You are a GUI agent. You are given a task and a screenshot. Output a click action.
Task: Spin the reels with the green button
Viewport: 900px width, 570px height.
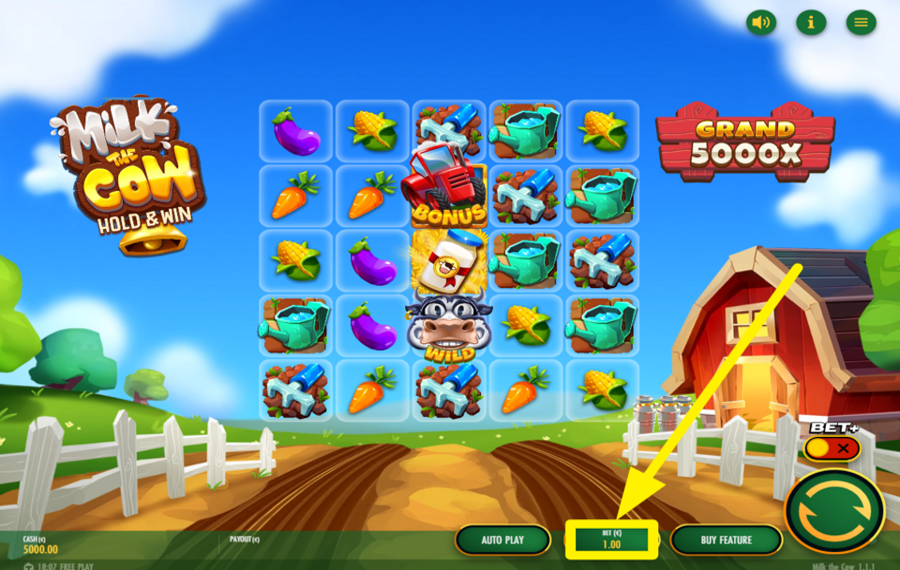pos(834,510)
